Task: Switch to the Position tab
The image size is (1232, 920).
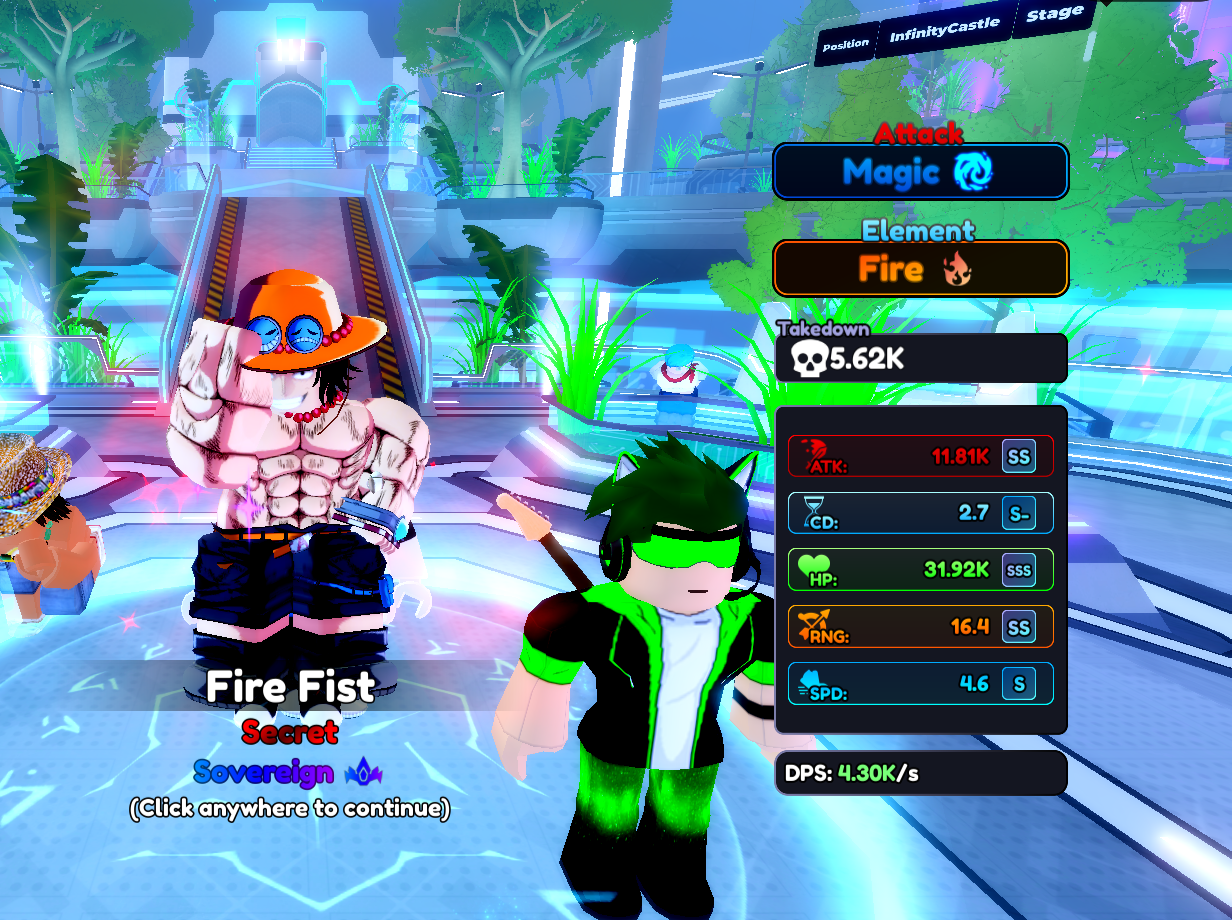Action: coord(846,44)
